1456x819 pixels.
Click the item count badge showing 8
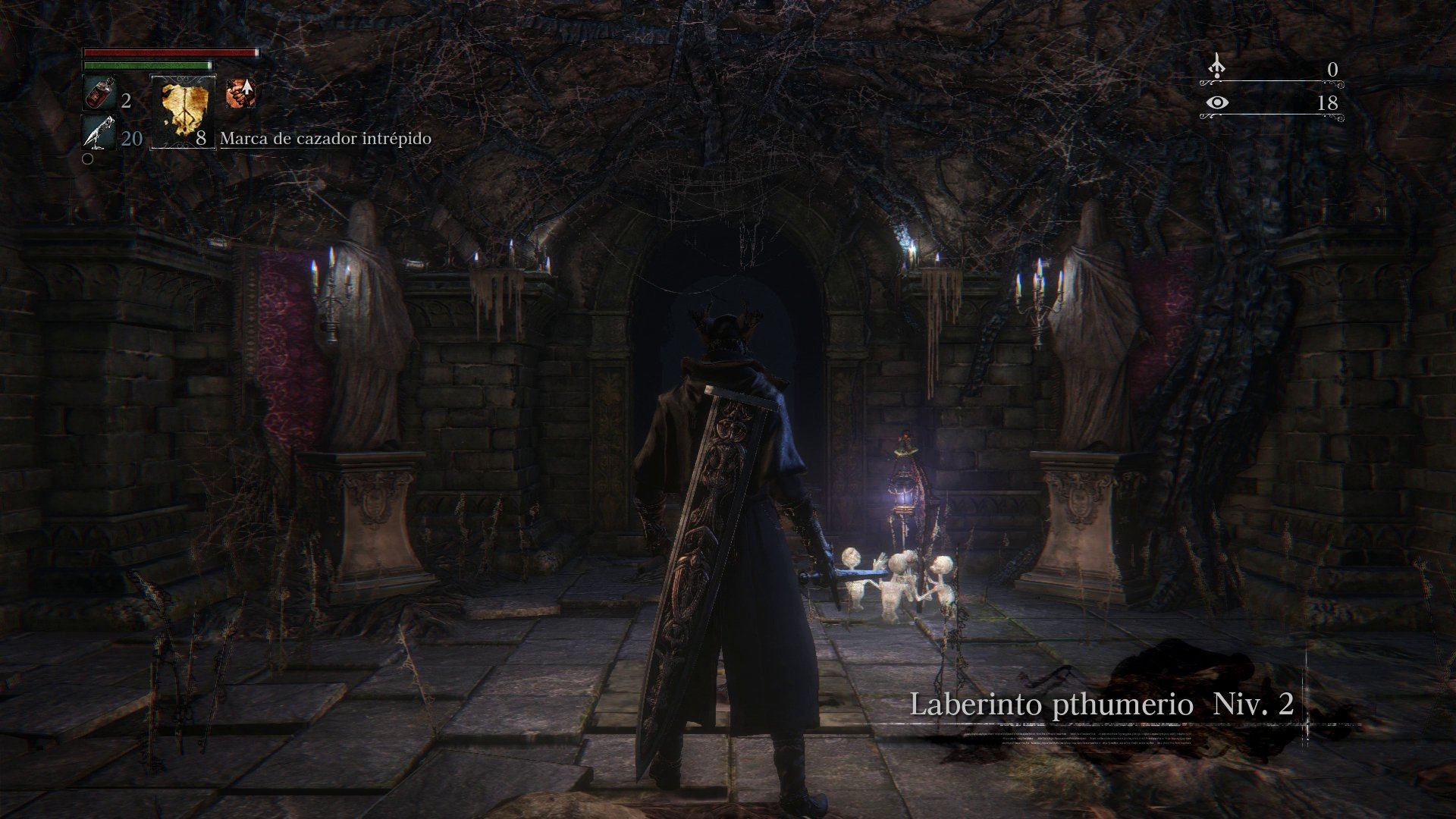(x=202, y=138)
